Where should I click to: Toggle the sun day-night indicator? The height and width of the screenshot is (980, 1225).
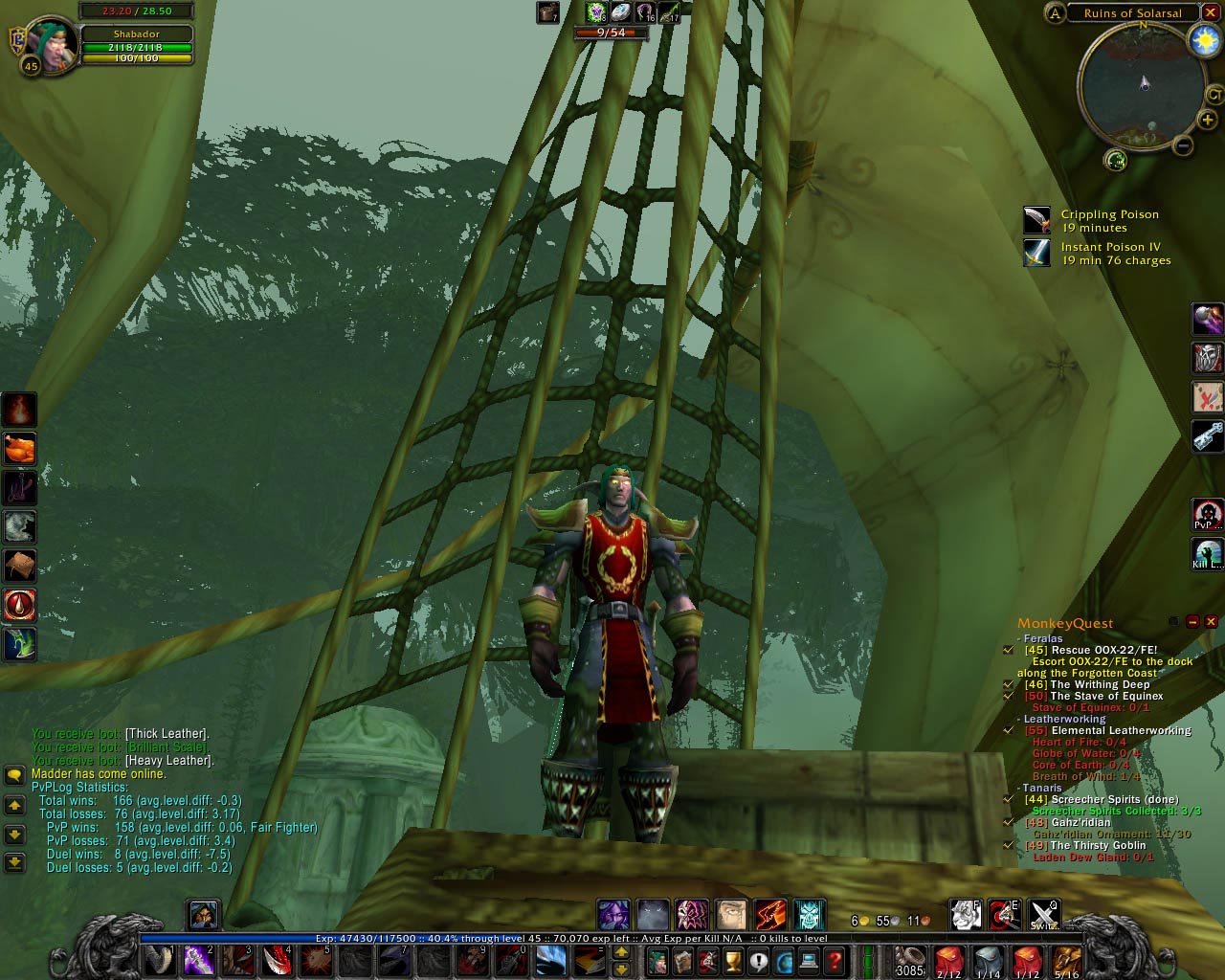tap(1202, 39)
